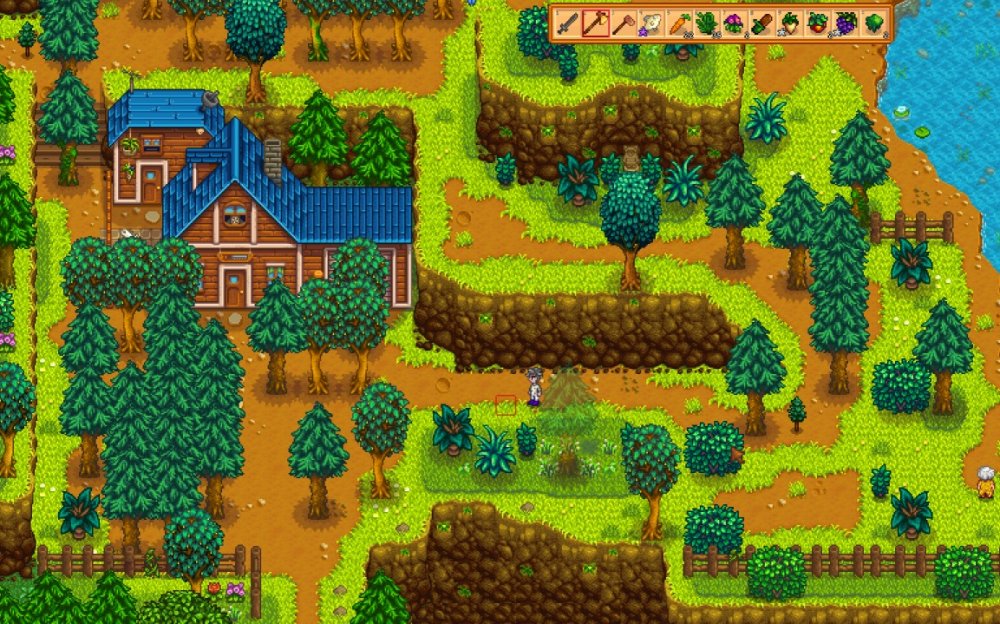Select the white item with purple star
Image resolution: width=1000 pixels, height=624 pixels.
click(x=651, y=23)
